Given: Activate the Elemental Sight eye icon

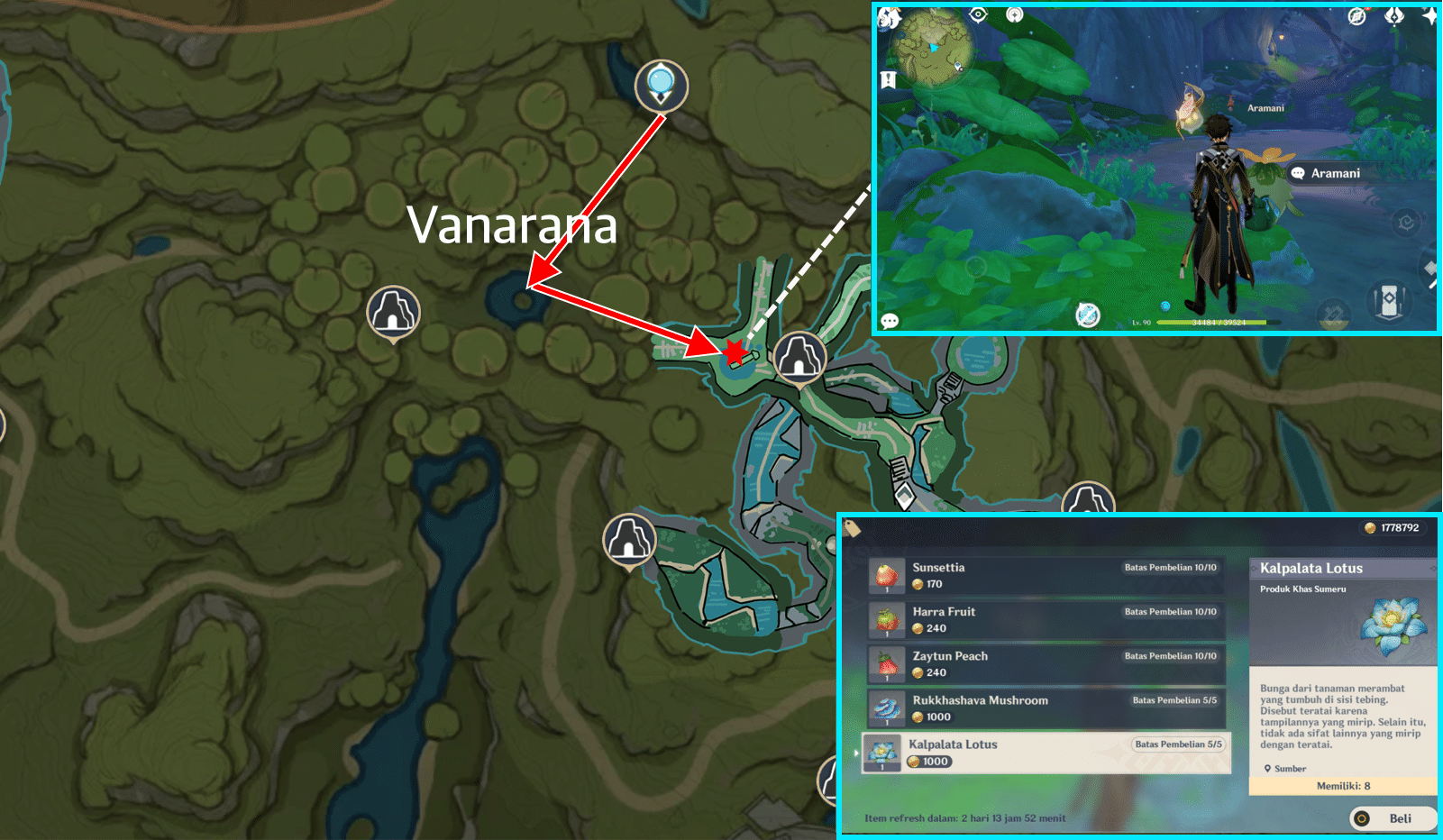Looking at the screenshot, I should [x=978, y=15].
